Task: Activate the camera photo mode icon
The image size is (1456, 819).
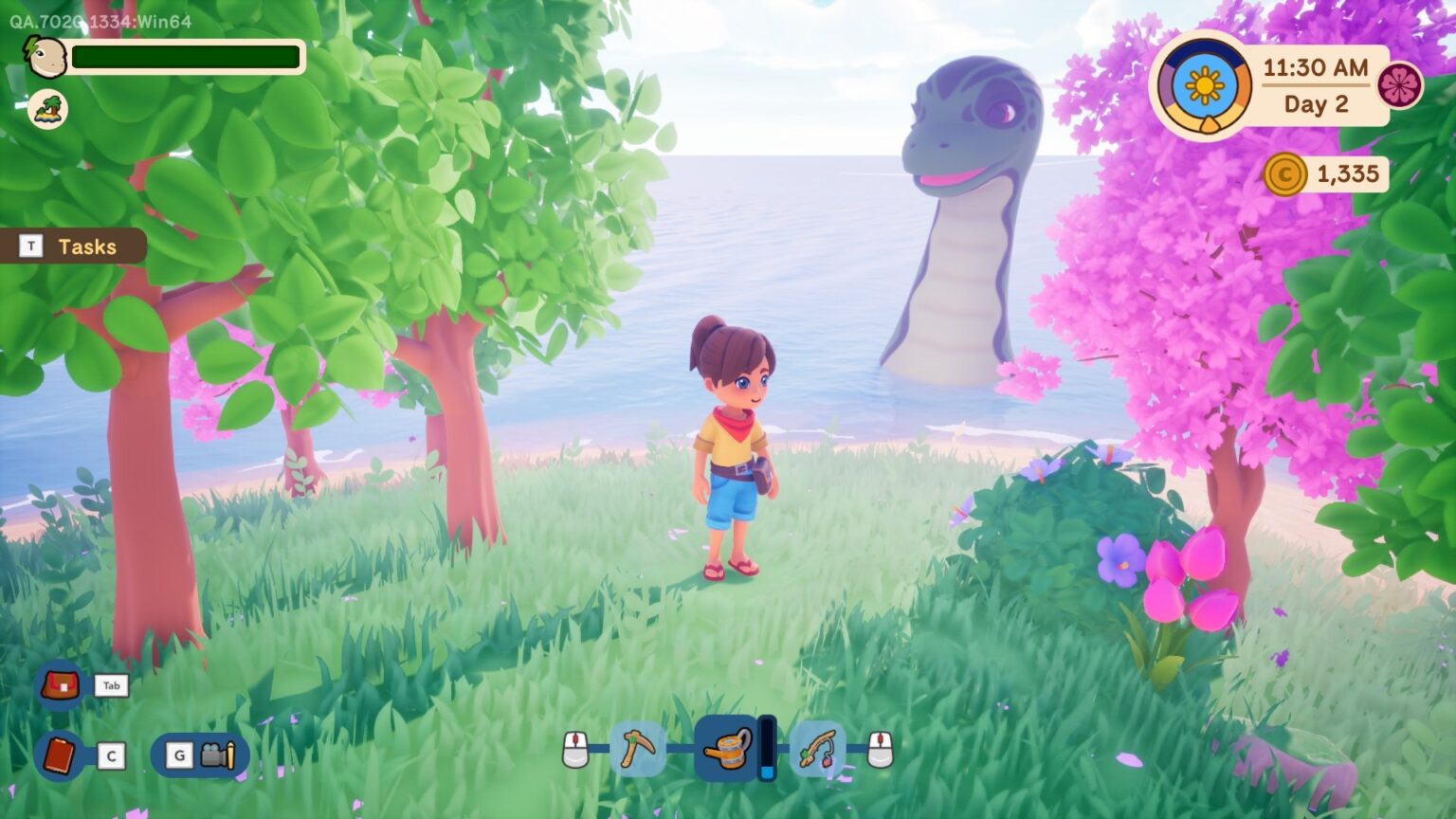Action: point(217,755)
